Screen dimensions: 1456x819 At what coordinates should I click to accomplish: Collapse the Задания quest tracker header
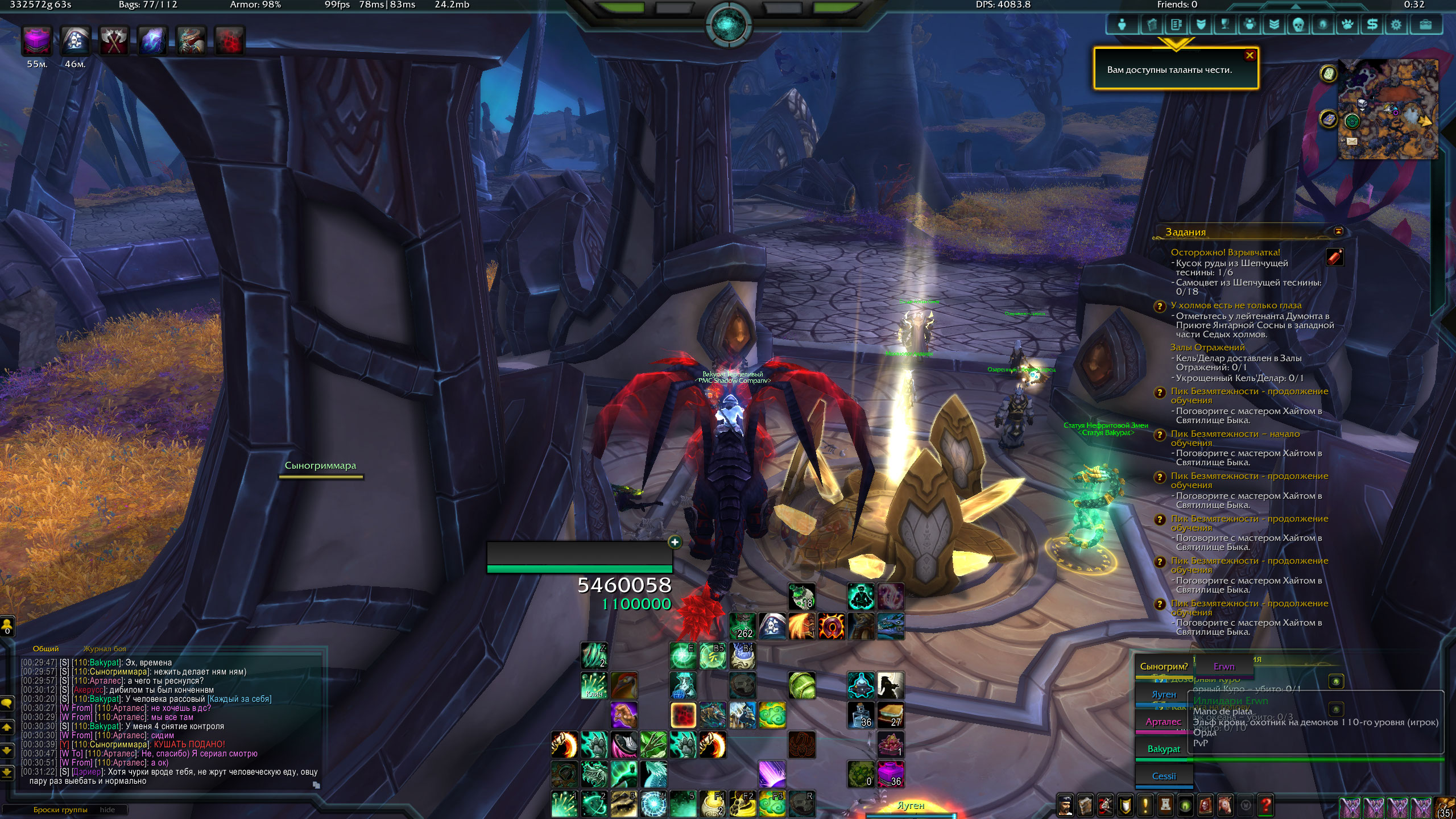(1338, 231)
